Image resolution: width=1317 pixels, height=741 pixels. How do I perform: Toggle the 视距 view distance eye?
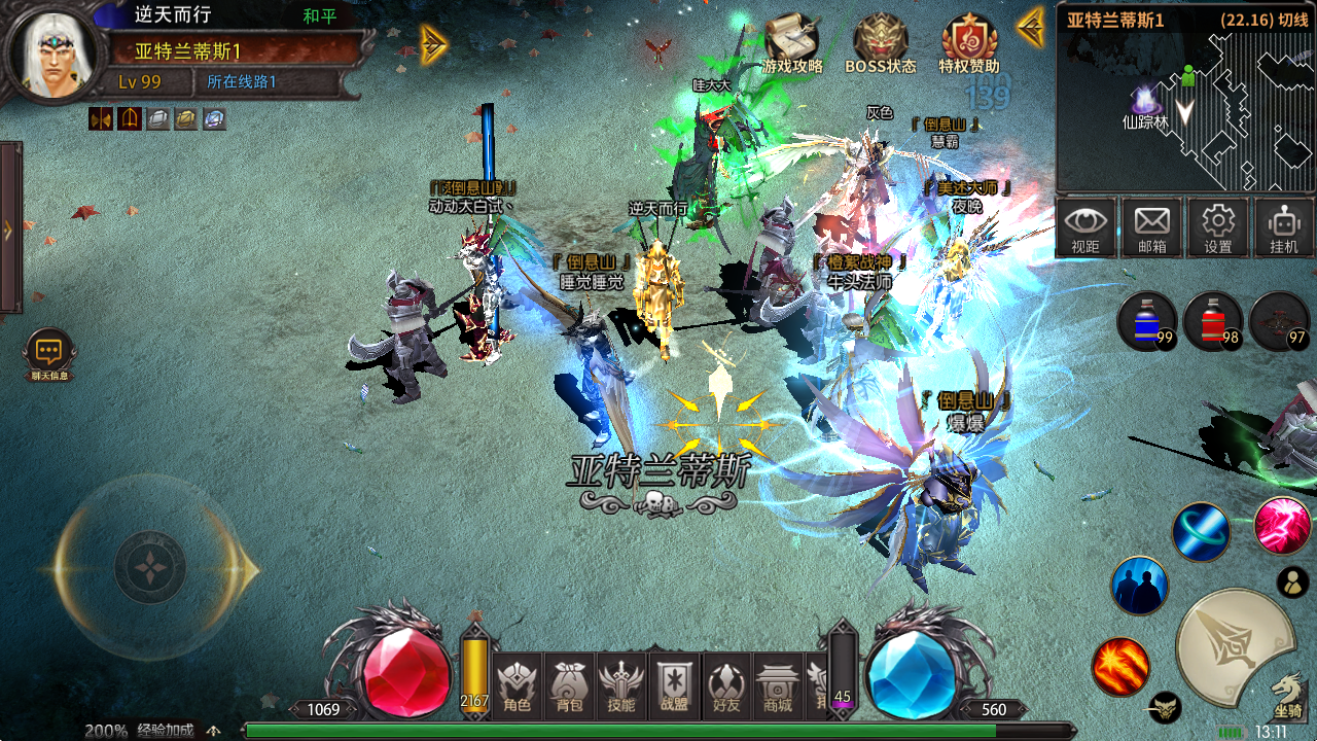1084,227
